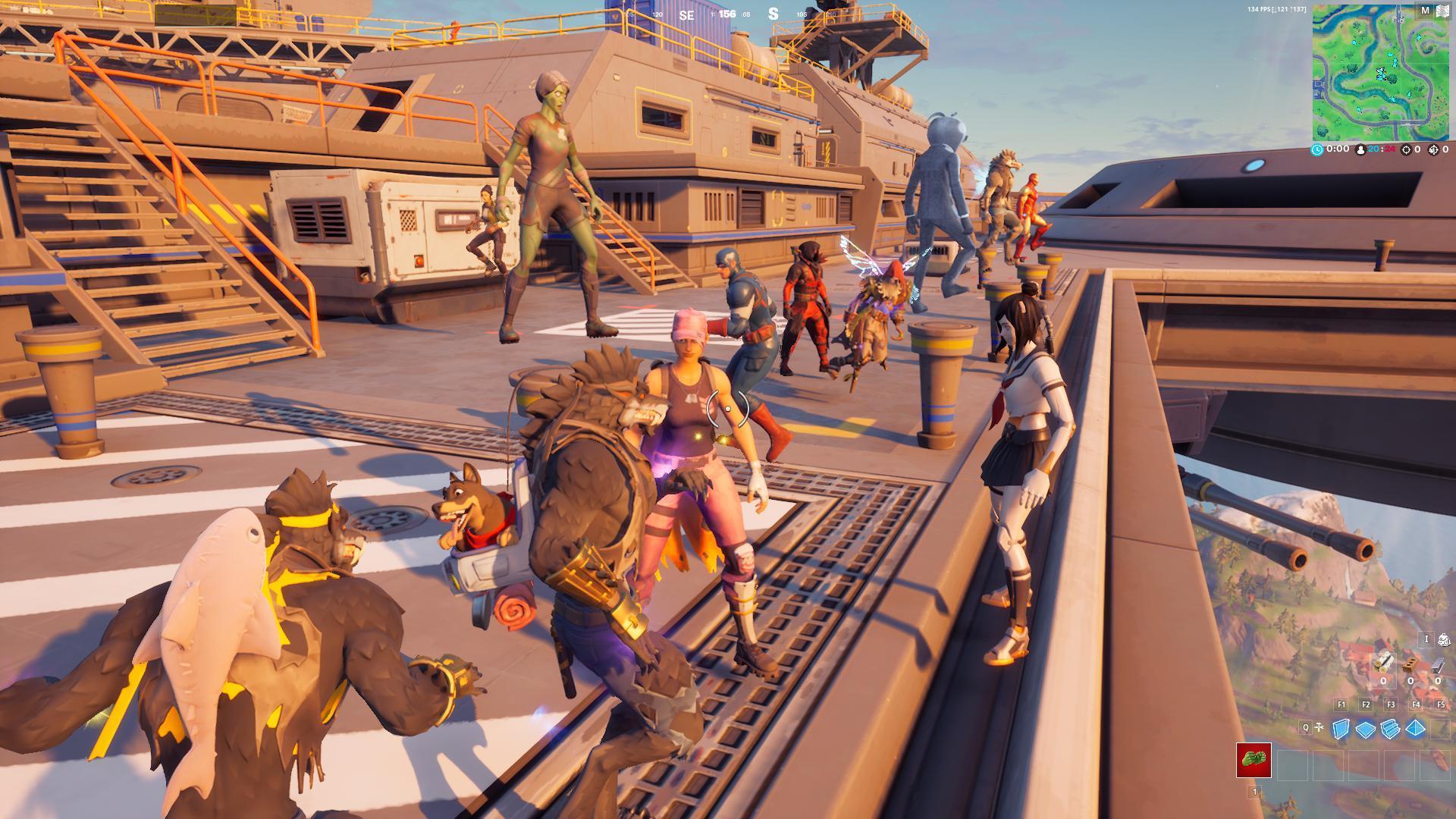Choose the pyramid roof building piece
This screenshot has height=819, width=1456.
point(1416,730)
